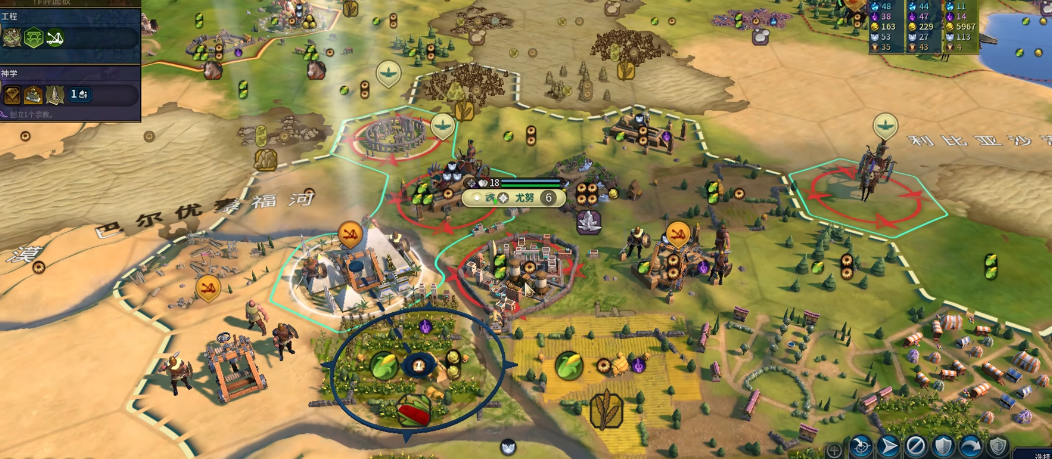The width and height of the screenshot is (1052, 459).
Task: Select the move-to arrow unit action
Action: 888,446
